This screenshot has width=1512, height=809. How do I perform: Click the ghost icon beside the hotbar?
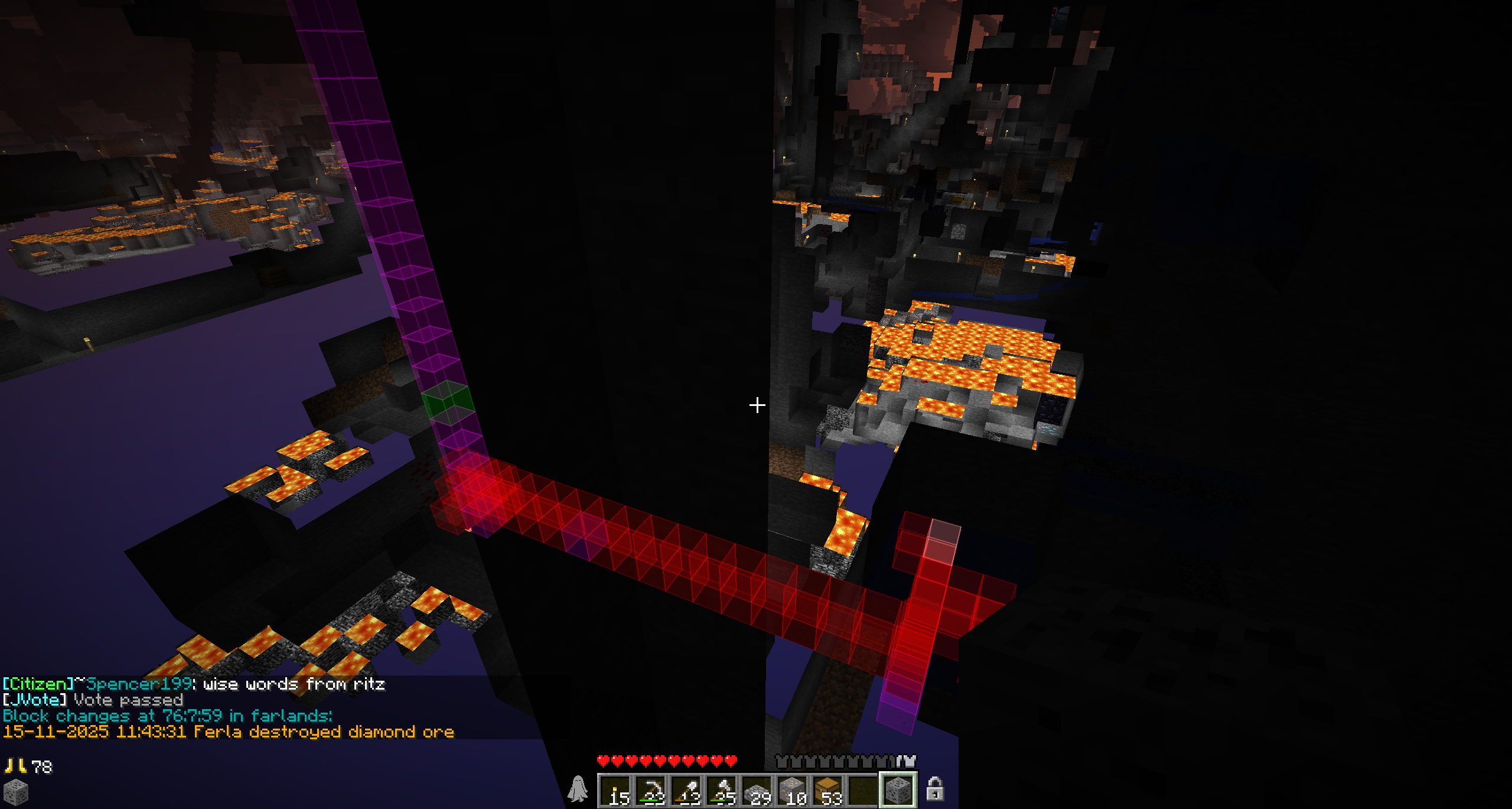coord(578,789)
